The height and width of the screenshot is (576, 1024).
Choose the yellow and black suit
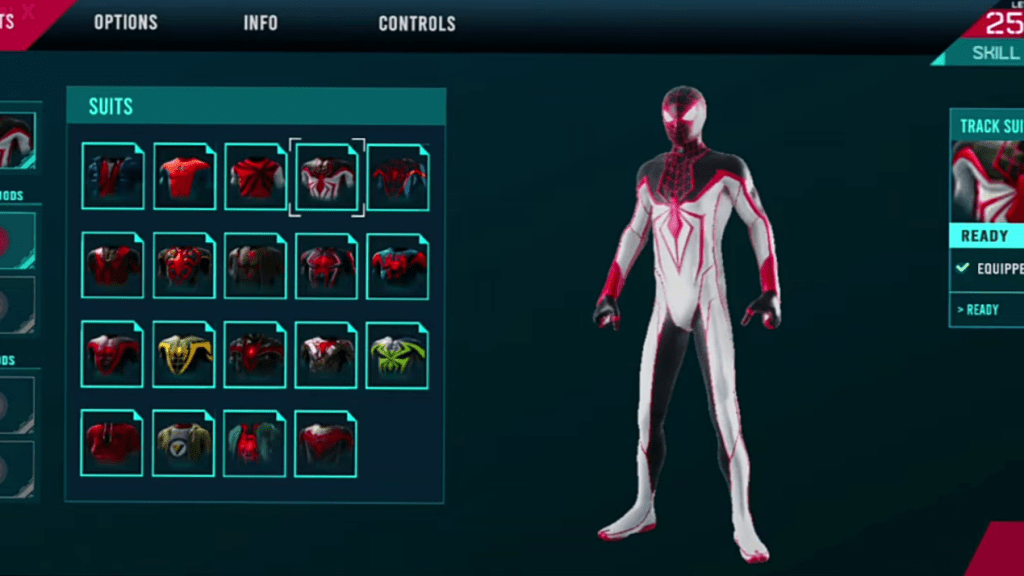(184, 354)
